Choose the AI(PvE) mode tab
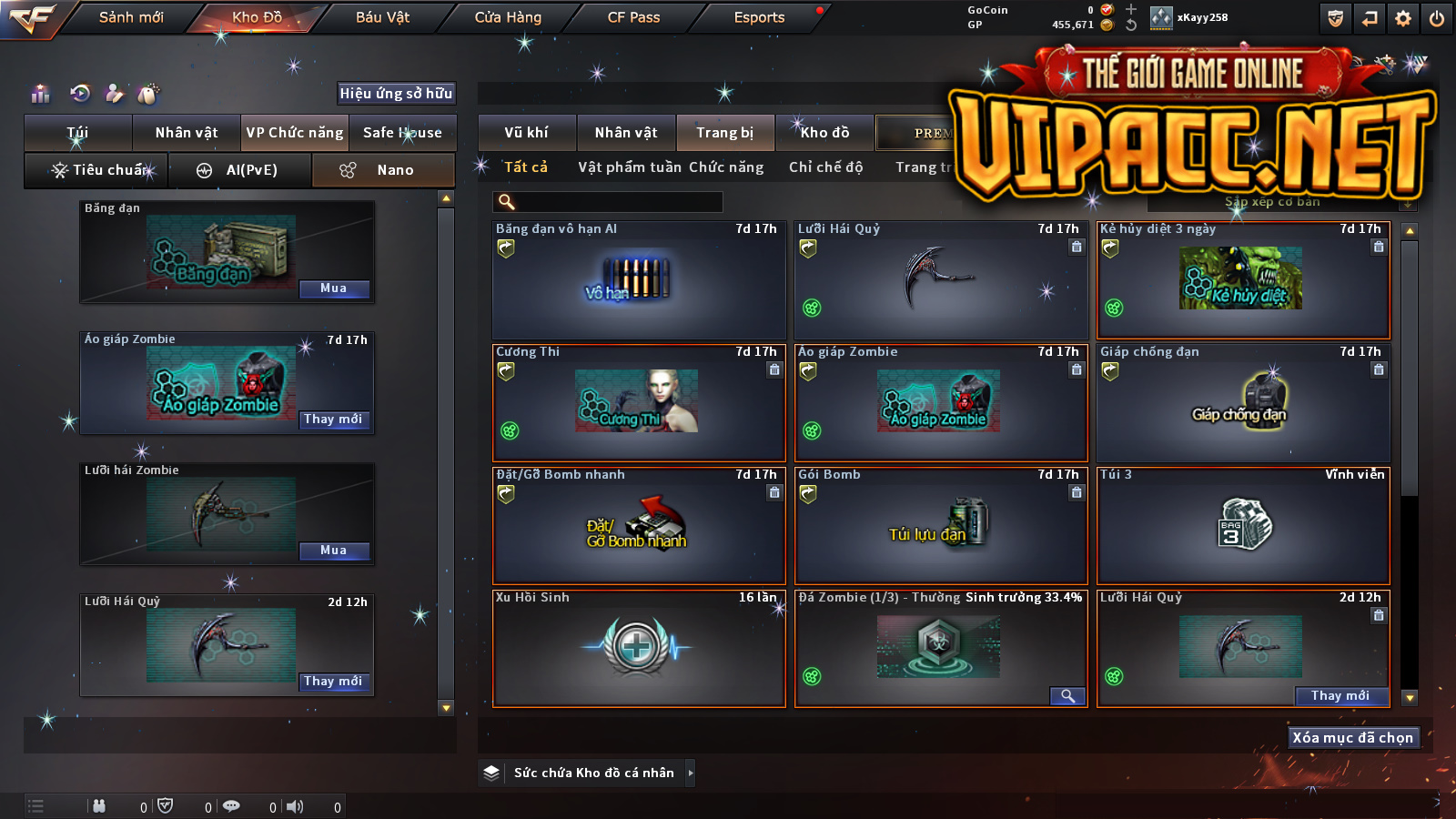The width and height of the screenshot is (1456, 819). pos(240,170)
